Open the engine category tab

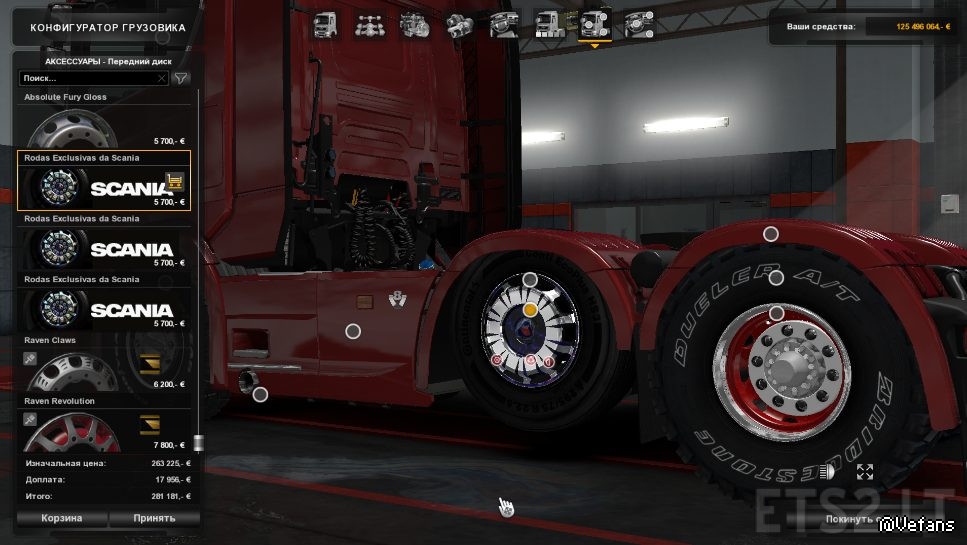click(x=412, y=24)
